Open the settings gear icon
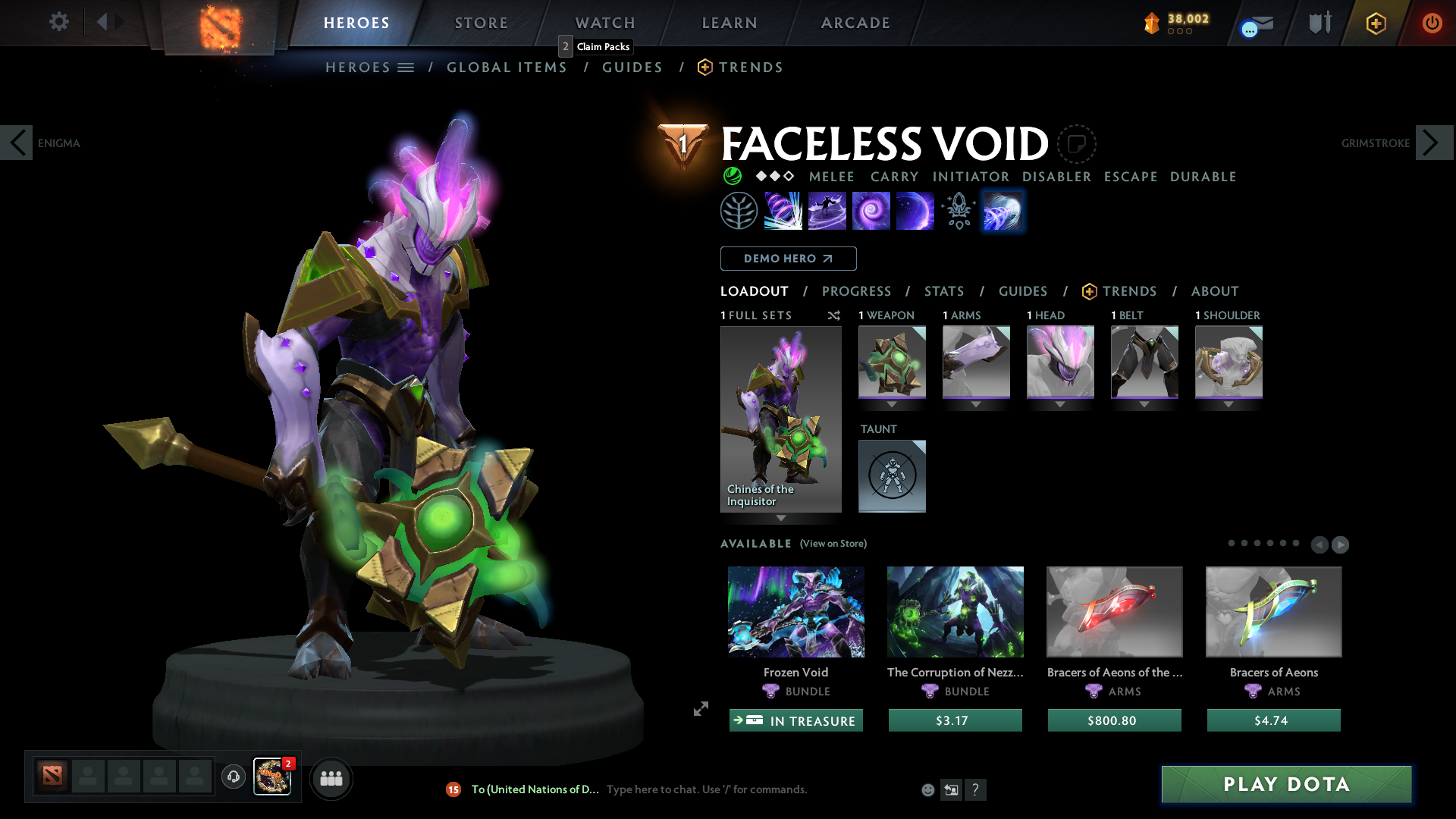The height and width of the screenshot is (819, 1456). [x=58, y=22]
